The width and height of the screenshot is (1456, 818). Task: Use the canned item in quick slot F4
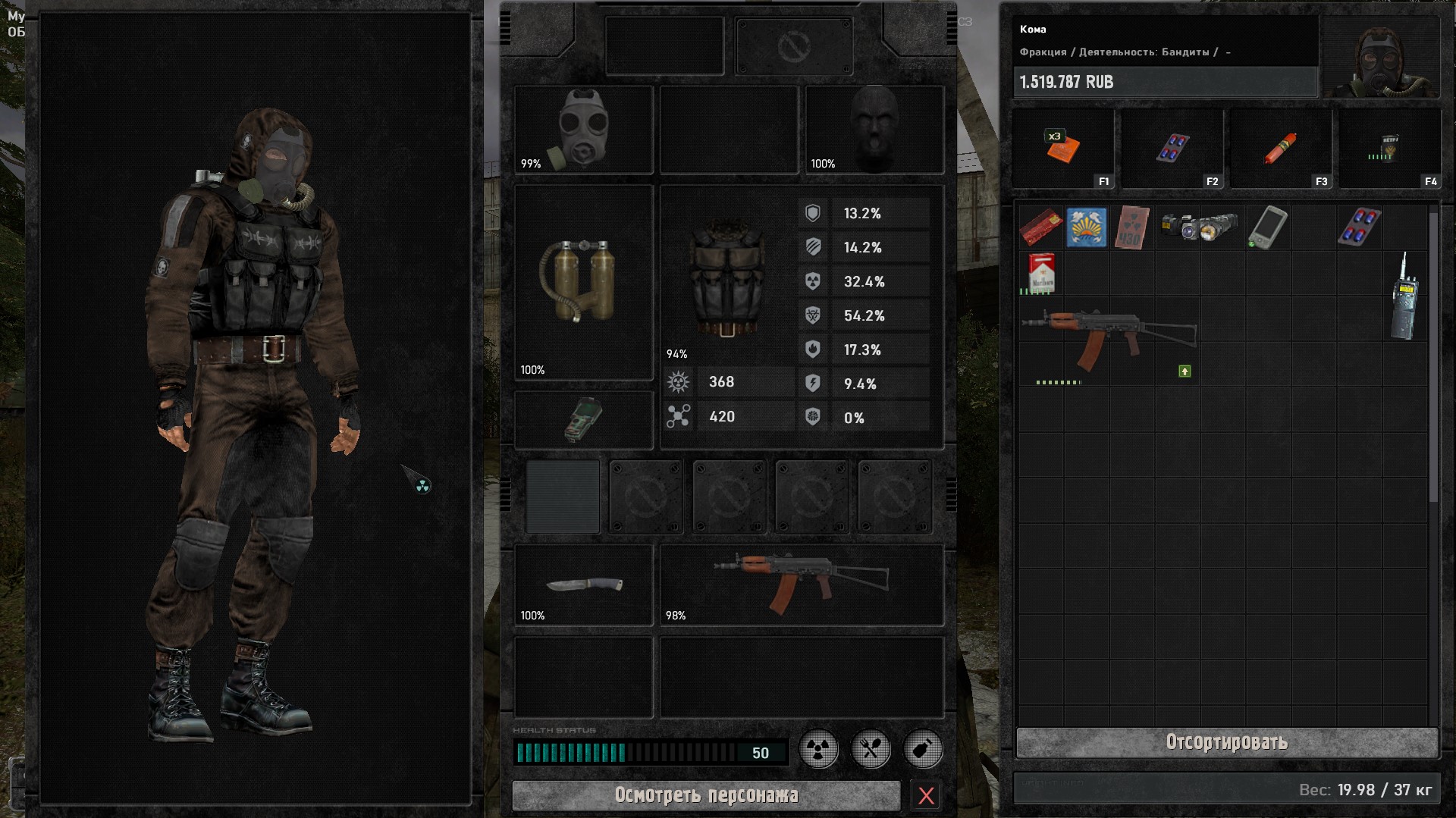pos(1389,149)
